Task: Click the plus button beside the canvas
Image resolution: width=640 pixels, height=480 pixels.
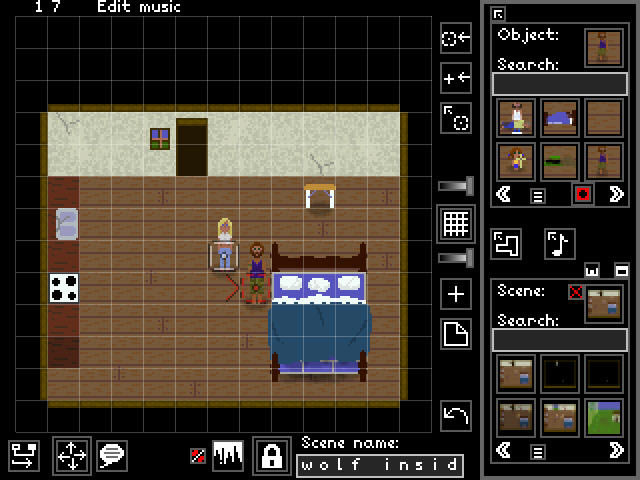Action: click(456, 294)
